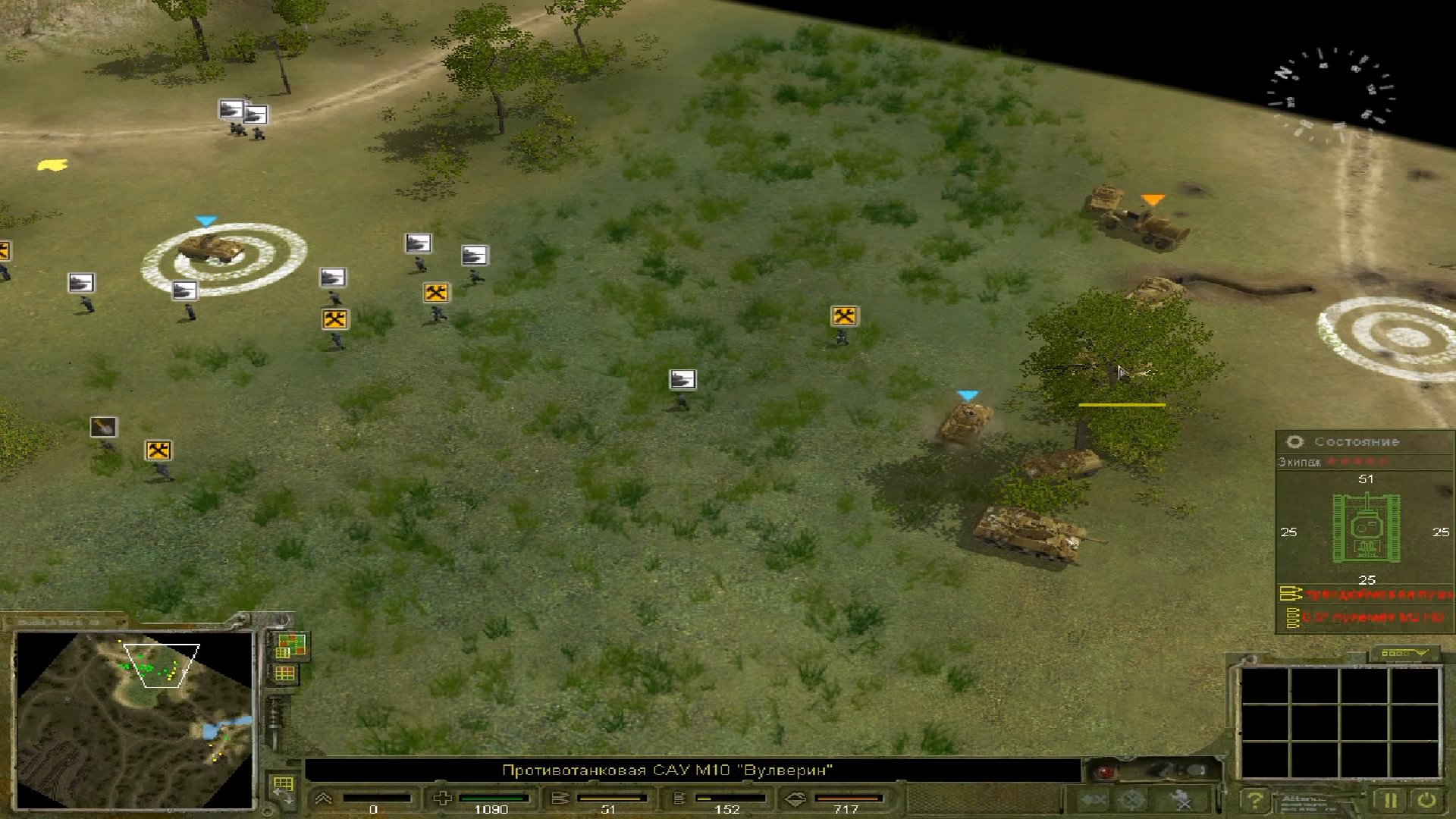1456x819 pixels.
Task: Open the power/exit menu button
Action: (x=1426, y=800)
